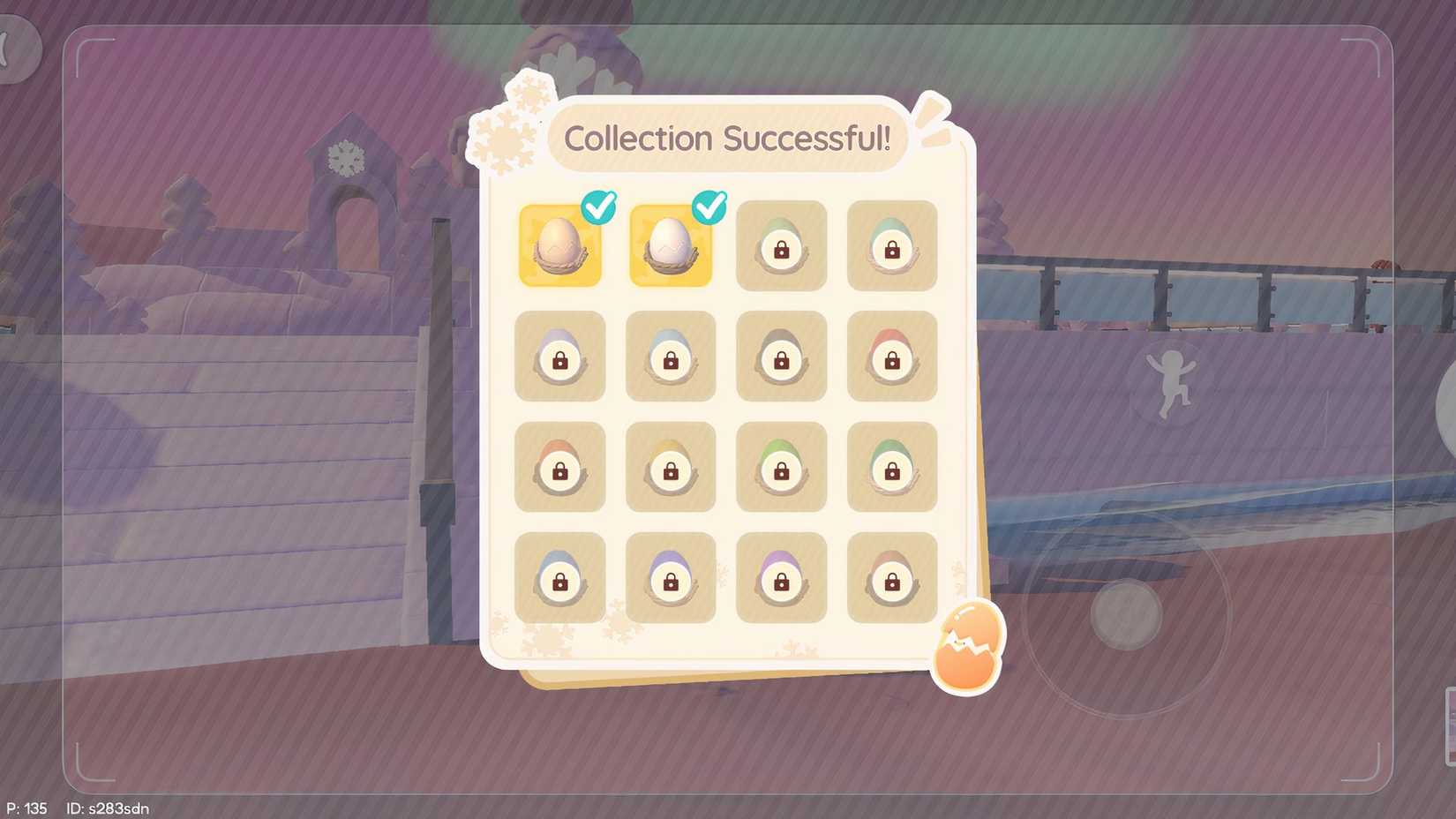Image resolution: width=1456 pixels, height=819 pixels.
Task: Toggle the checkmark on the second collected egg
Action: click(709, 207)
